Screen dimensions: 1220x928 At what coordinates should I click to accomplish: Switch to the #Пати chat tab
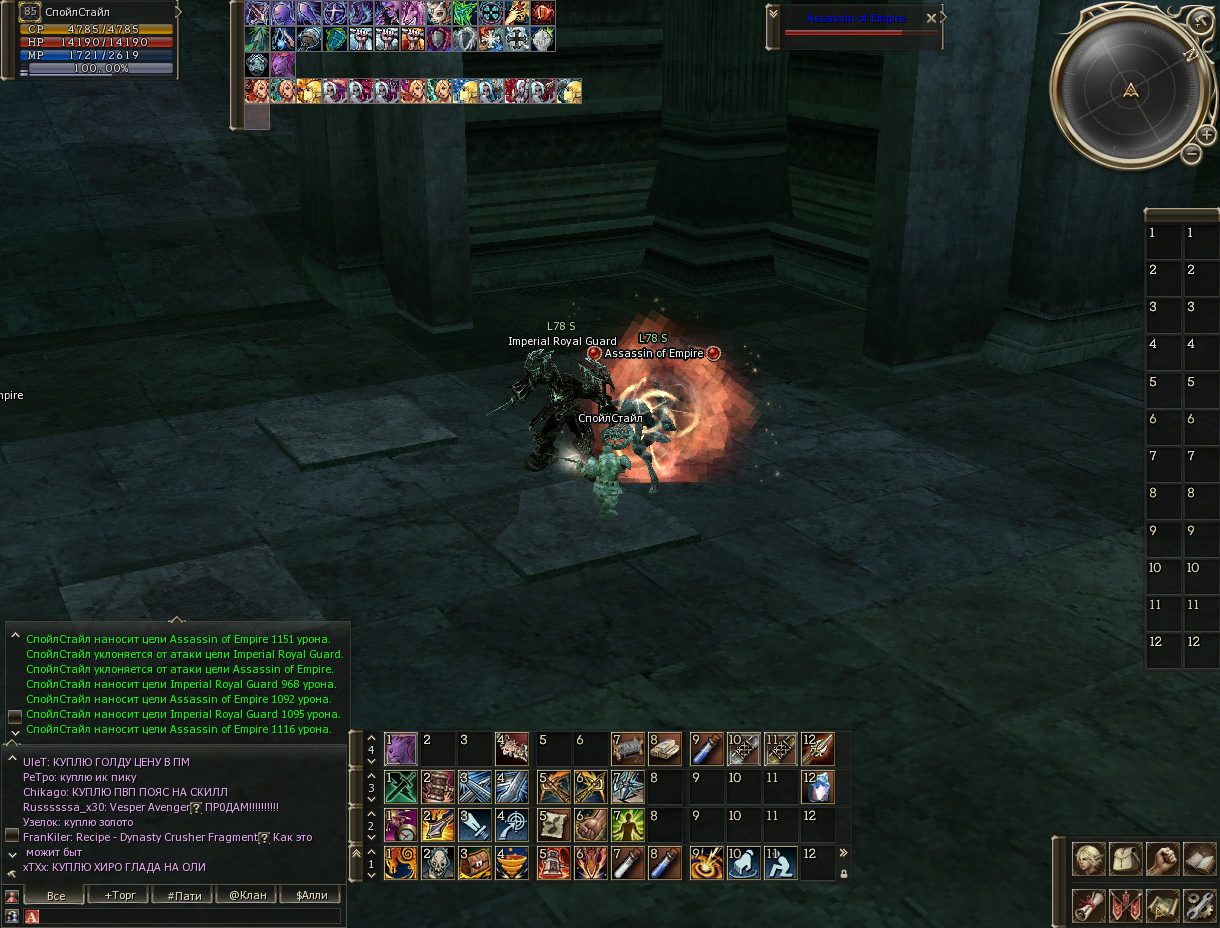pos(184,895)
